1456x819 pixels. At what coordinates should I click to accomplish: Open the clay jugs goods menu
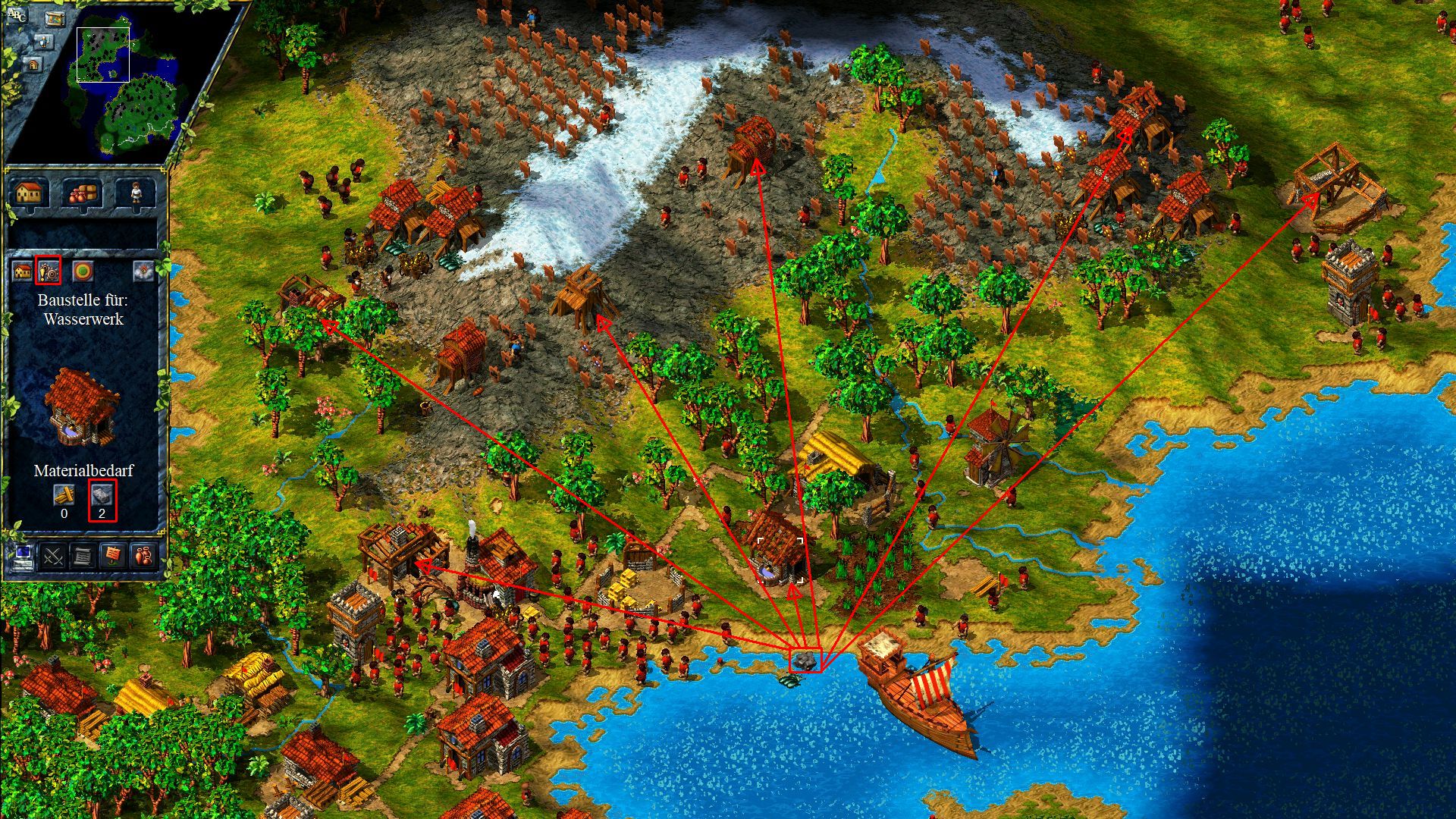[x=143, y=557]
